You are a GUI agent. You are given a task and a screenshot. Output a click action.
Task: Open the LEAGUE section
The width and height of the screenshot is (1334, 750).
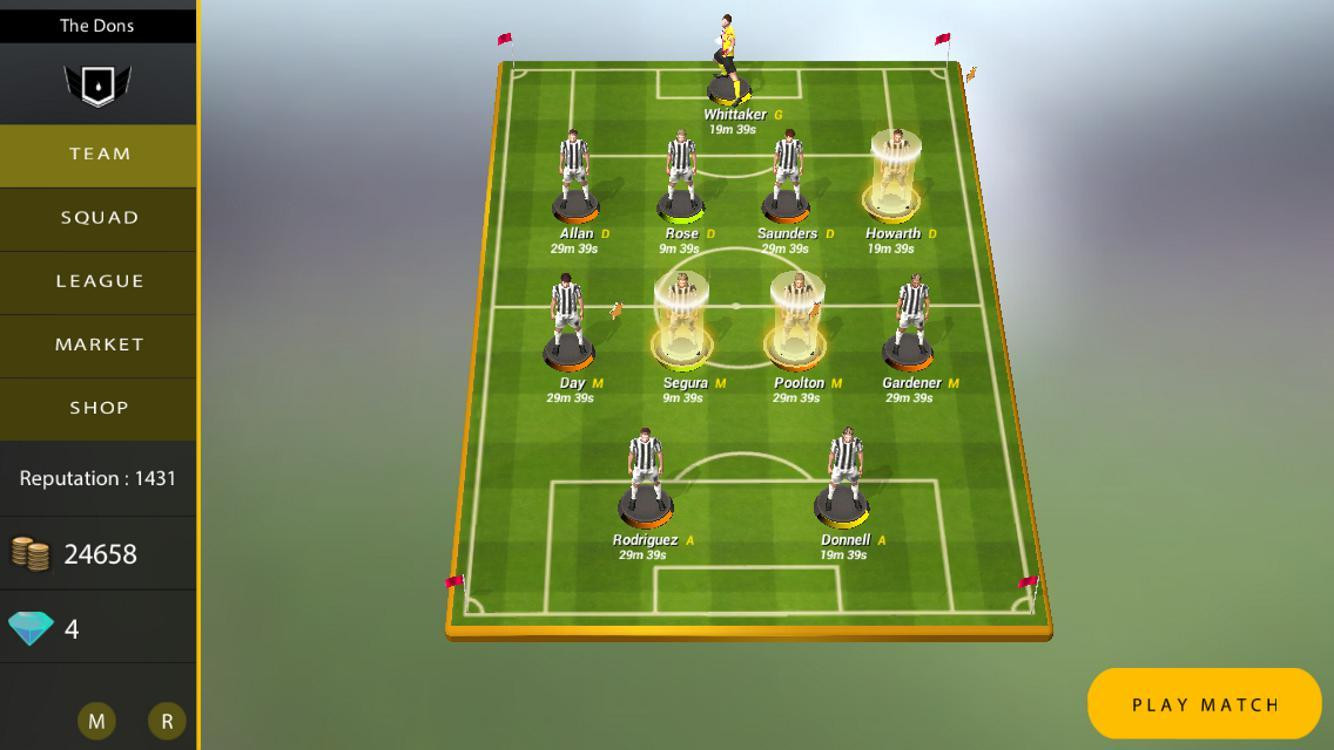coord(97,281)
